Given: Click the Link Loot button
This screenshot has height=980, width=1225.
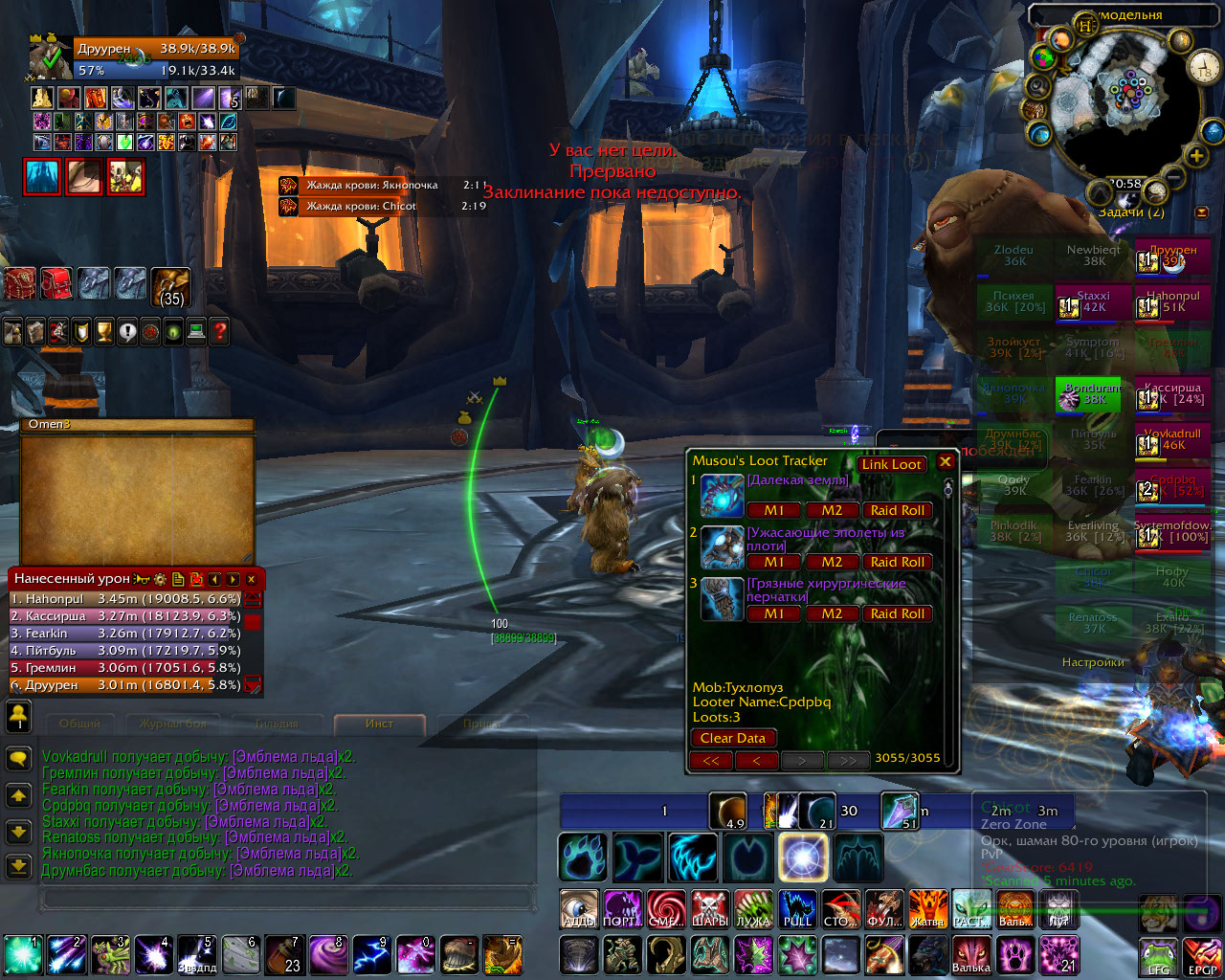Looking at the screenshot, I should pyautogui.click(x=891, y=464).
